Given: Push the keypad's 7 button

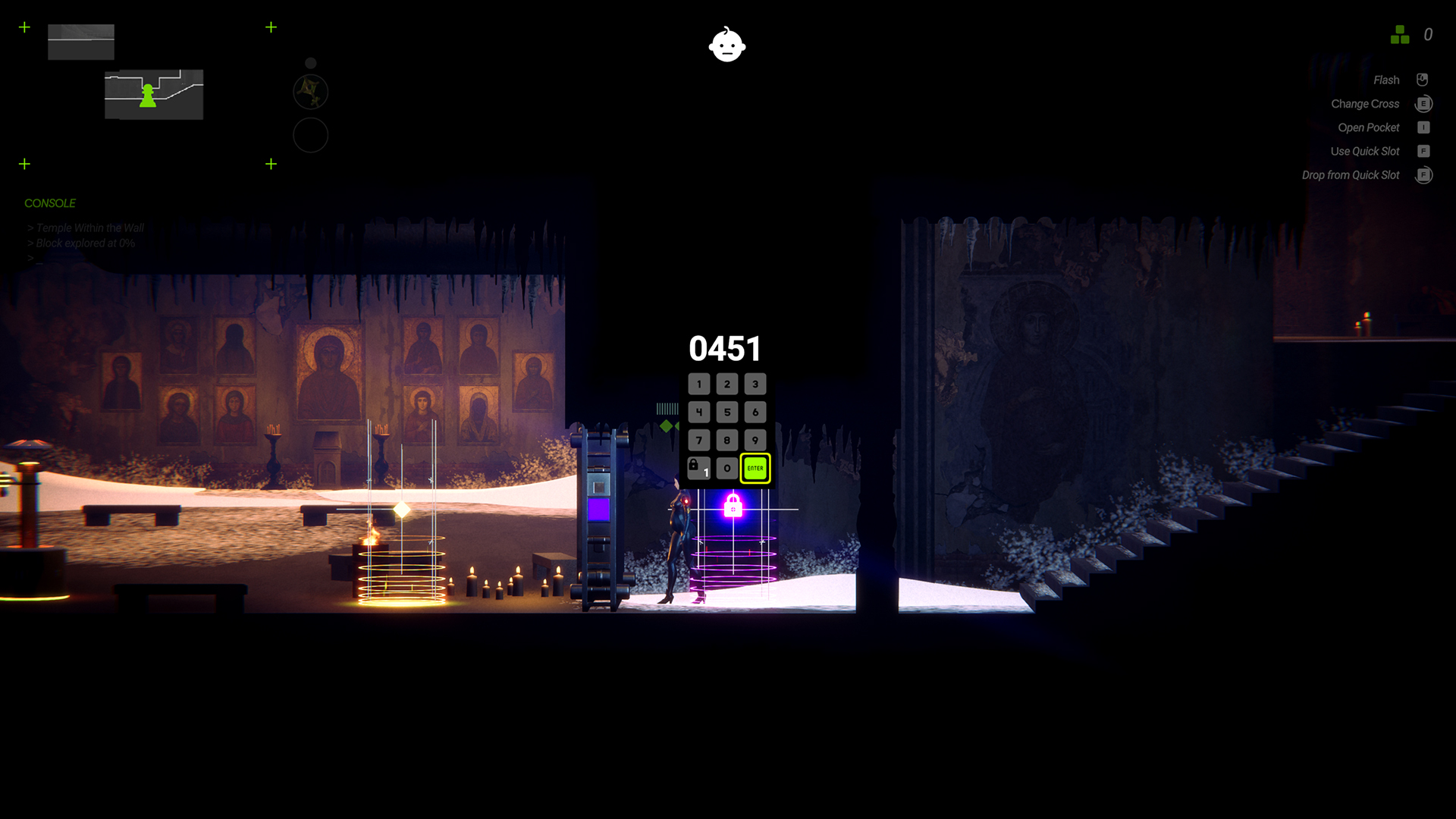Looking at the screenshot, I should point(699,441).
